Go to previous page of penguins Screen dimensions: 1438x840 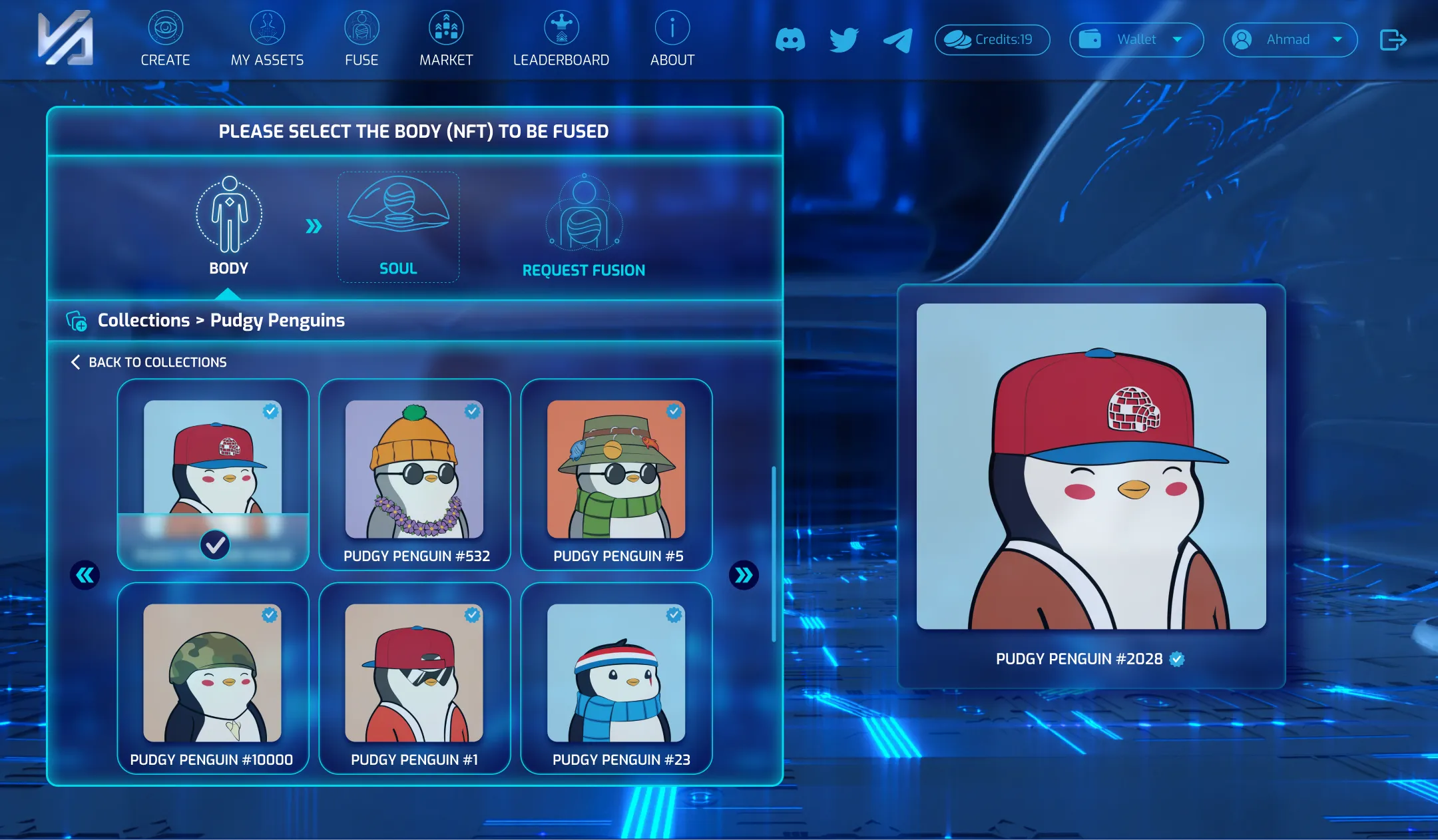pyautogui.click(x=85, y=575)
